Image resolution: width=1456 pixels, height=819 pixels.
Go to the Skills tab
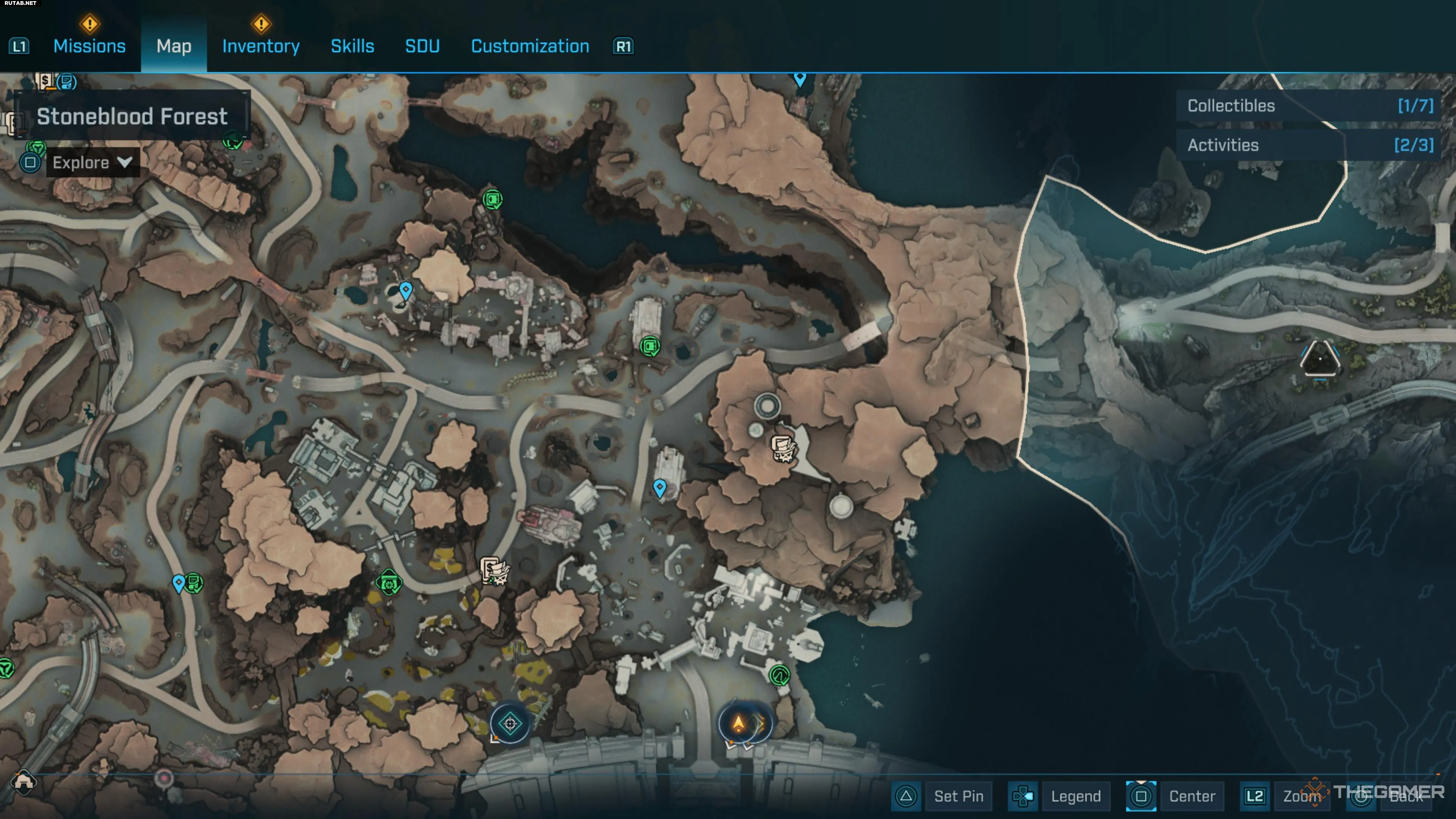pyautogui.click(x=352, y=46)
